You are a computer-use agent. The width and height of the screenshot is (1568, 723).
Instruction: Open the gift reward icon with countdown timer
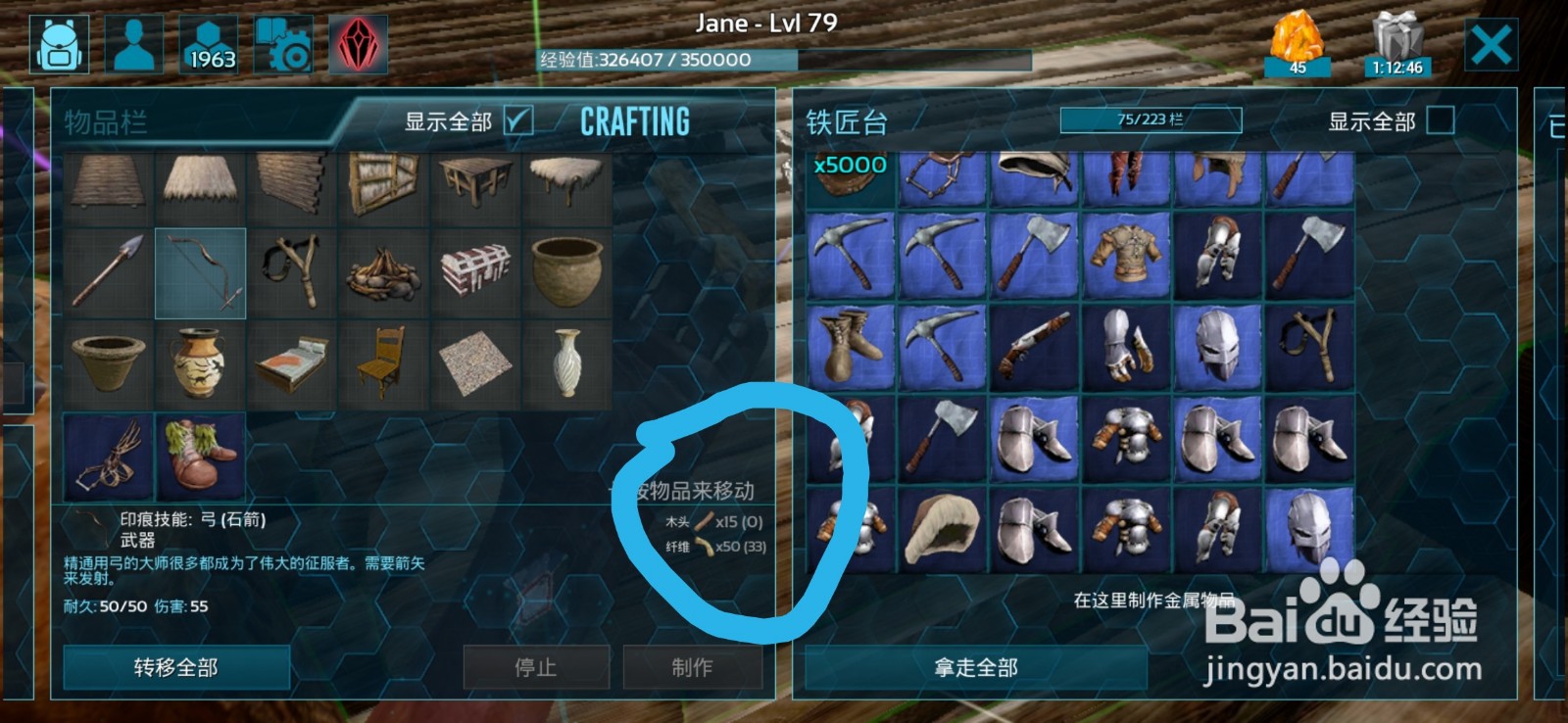(x=1398, y=41)
